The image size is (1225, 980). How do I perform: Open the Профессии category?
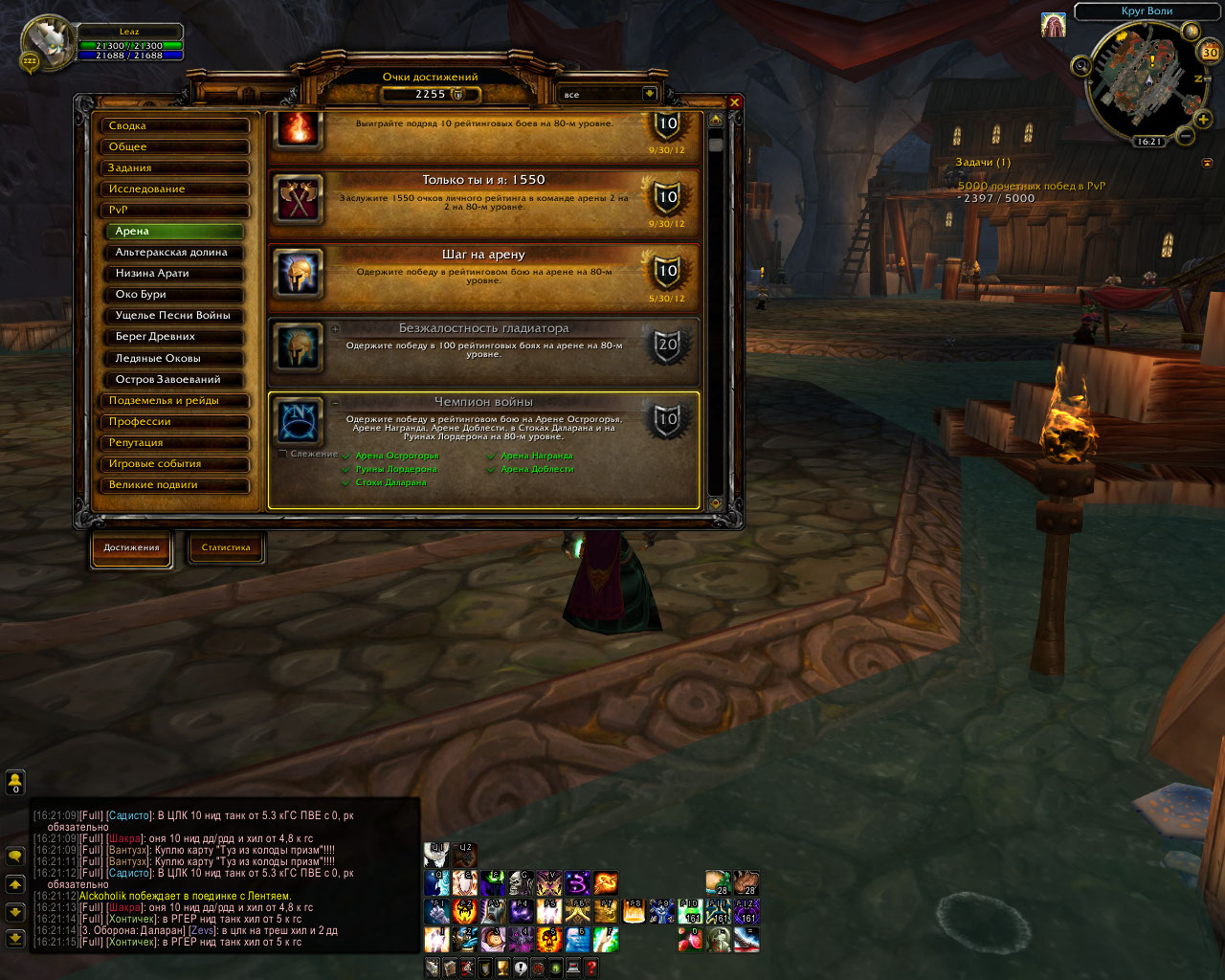(175, 422)
